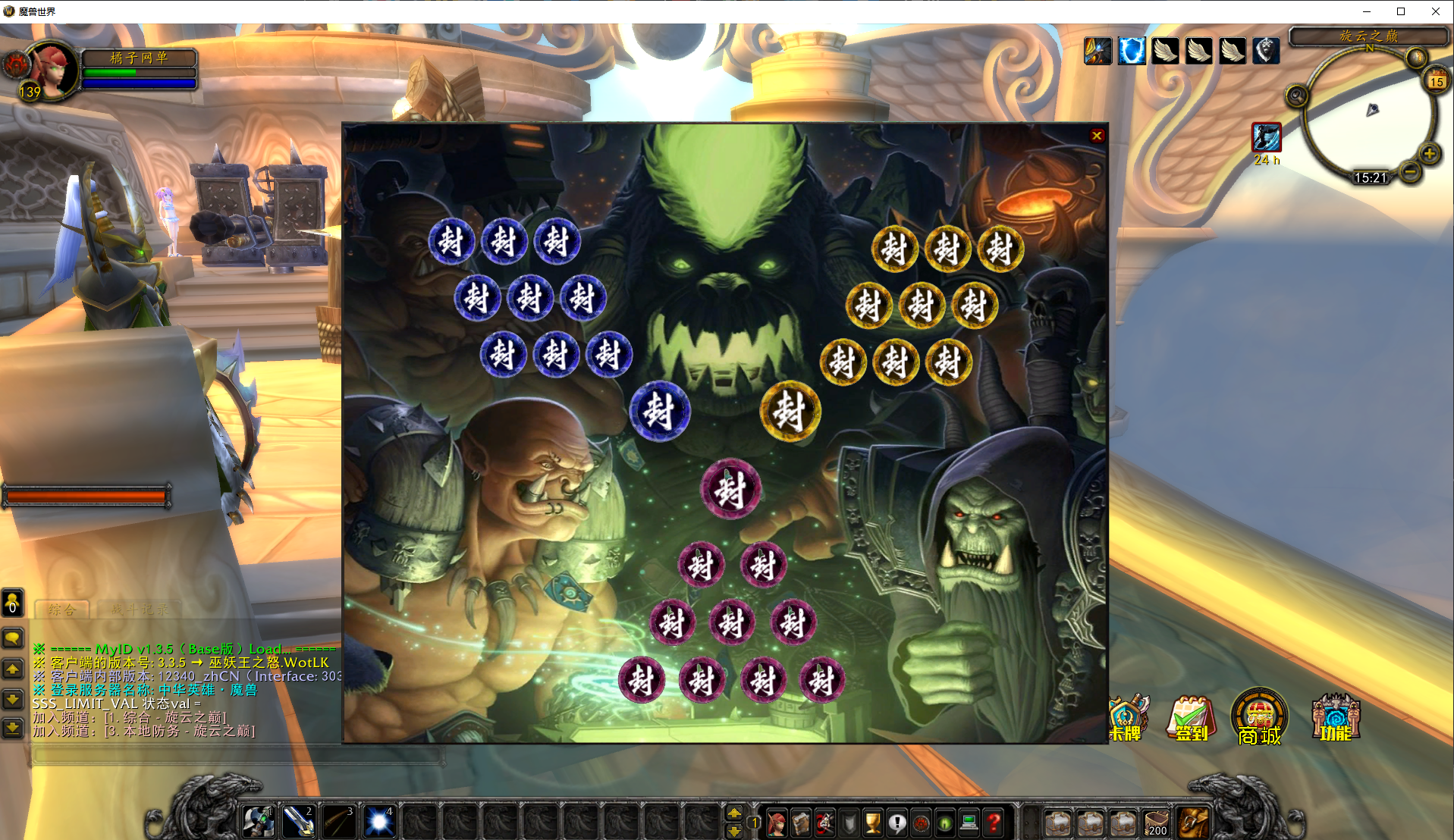Viewport: 1454px width, 840px height.
Task: Select the large gold 封 seal node
Action: 790,411
